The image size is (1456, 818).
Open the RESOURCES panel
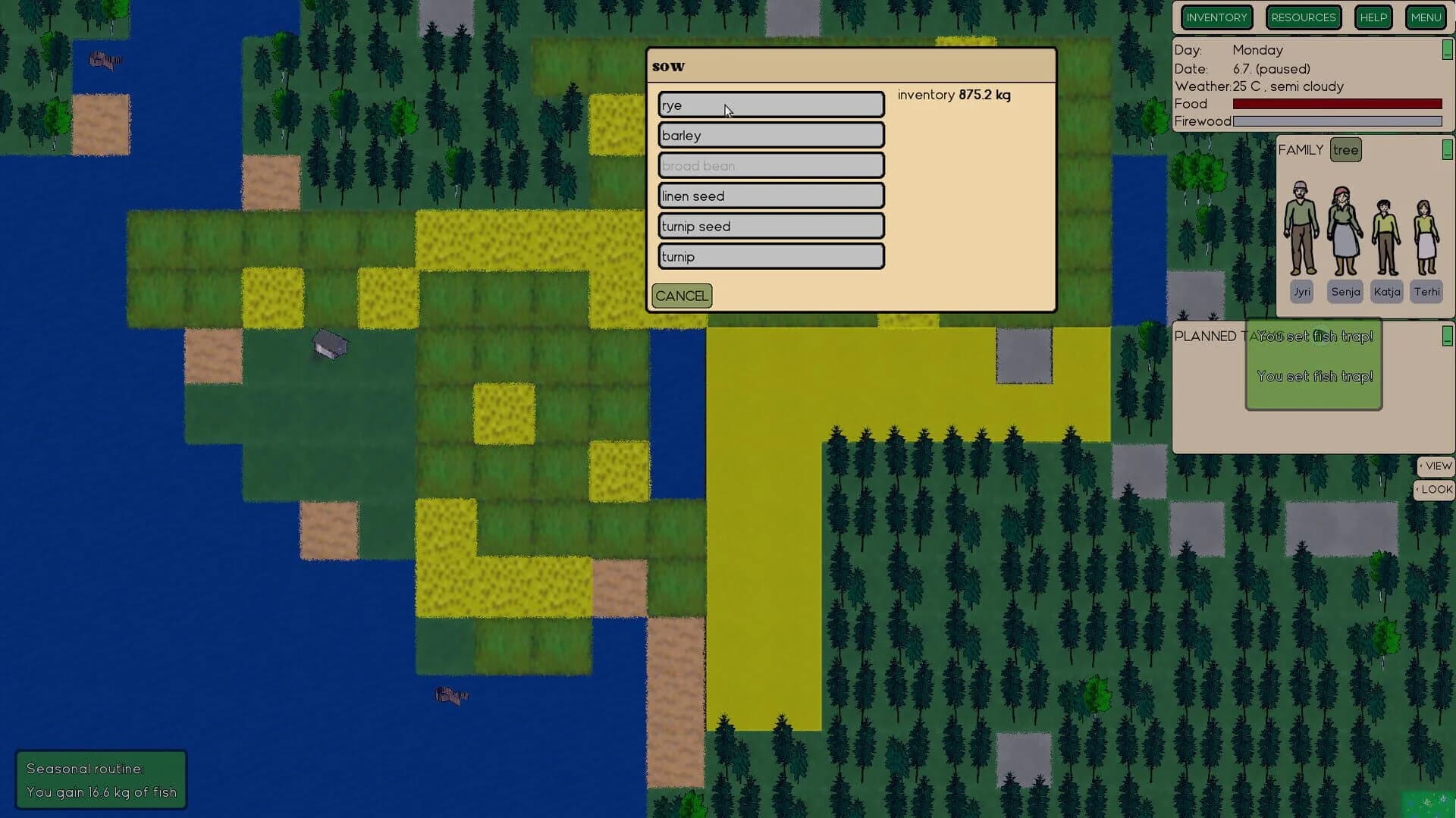(x=1303, y=17)
